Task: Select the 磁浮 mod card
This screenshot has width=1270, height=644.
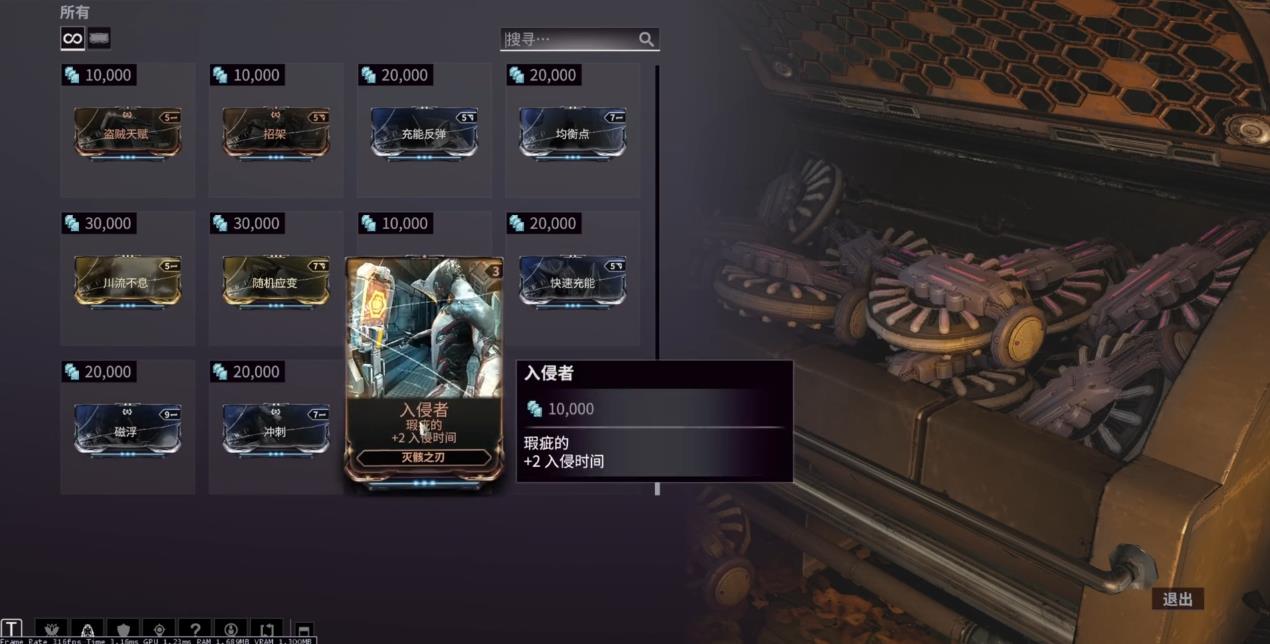Action: (x=127, y=430)
